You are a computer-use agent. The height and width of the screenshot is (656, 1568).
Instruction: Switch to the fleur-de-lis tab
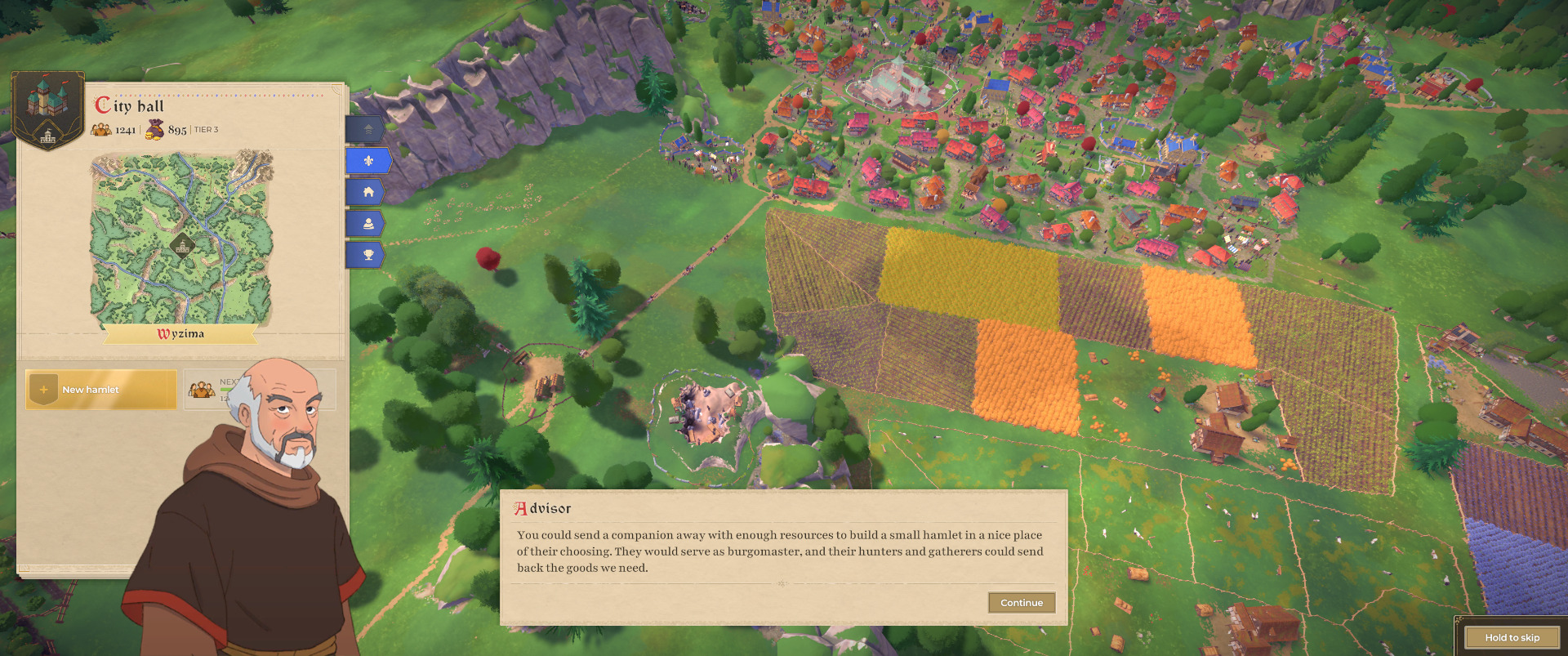(x=368, y=161)
